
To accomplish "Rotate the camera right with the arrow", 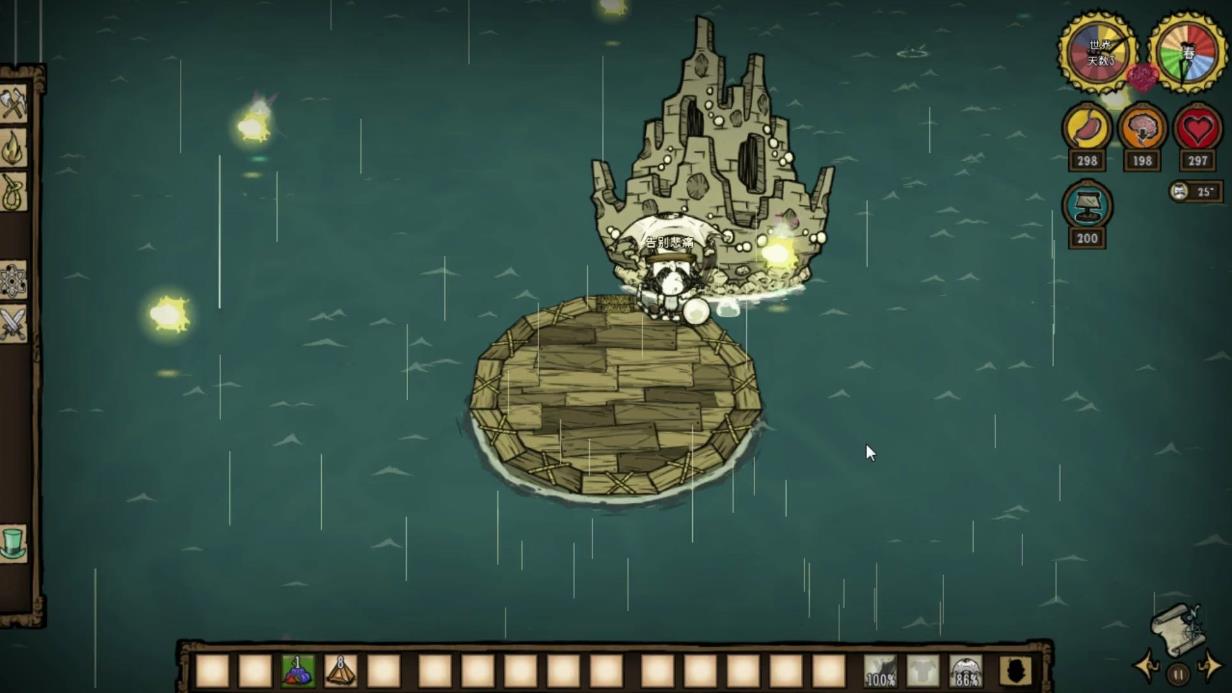I will pos(1210,666).
